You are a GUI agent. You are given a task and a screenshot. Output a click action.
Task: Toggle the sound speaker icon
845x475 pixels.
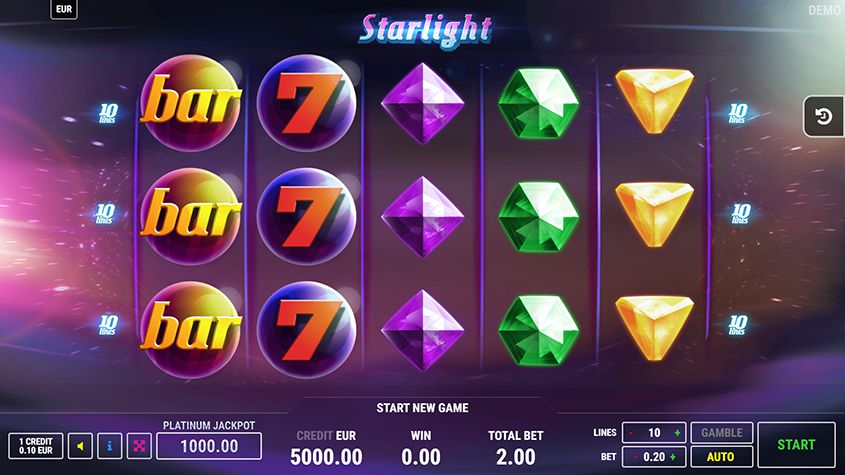82,446
